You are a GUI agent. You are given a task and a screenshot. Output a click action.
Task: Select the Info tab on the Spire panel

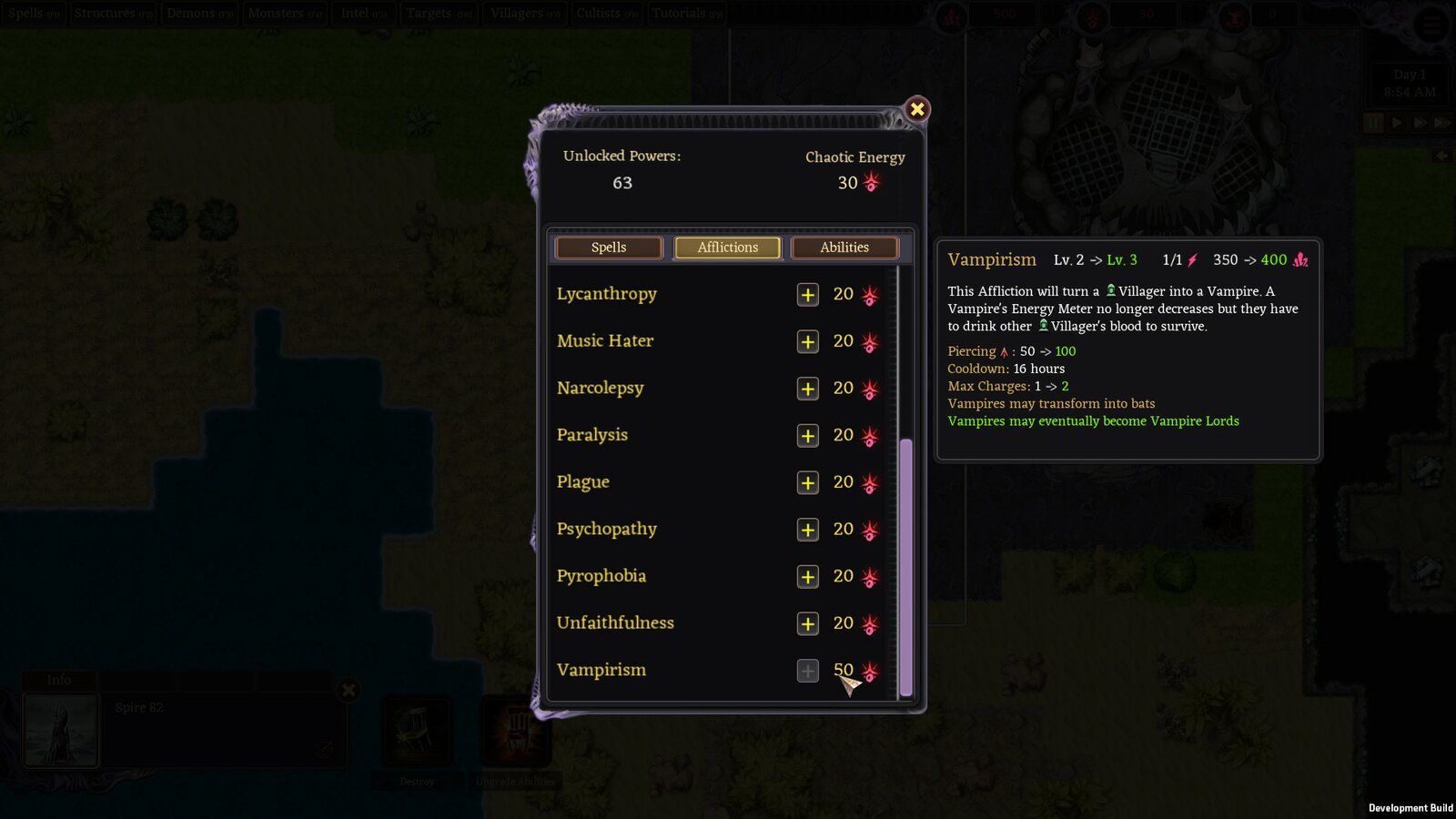[60, 680]
